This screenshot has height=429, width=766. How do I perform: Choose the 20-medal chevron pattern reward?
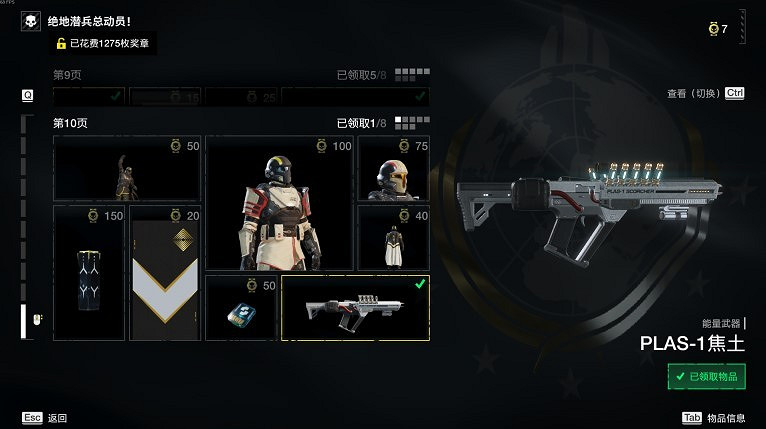[x=165, y=273]
